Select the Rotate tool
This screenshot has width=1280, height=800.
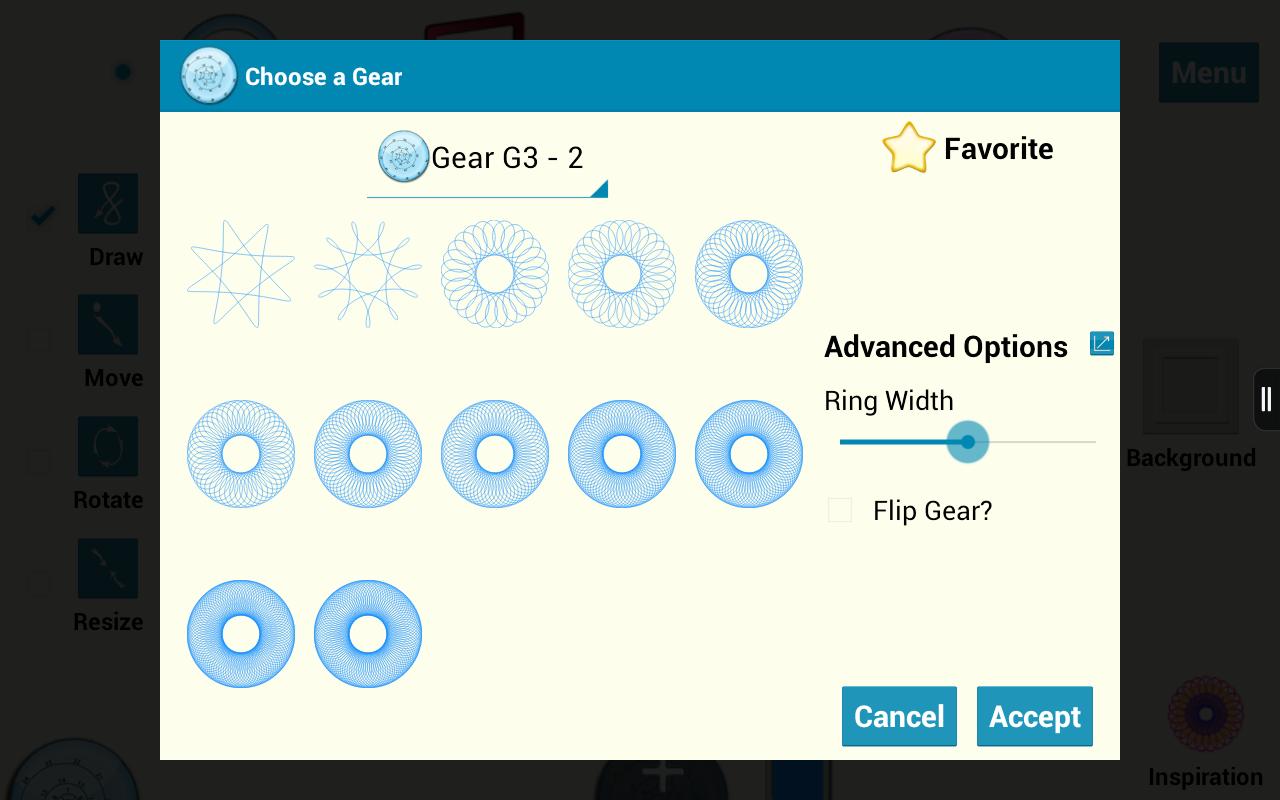tap(107, 447)
